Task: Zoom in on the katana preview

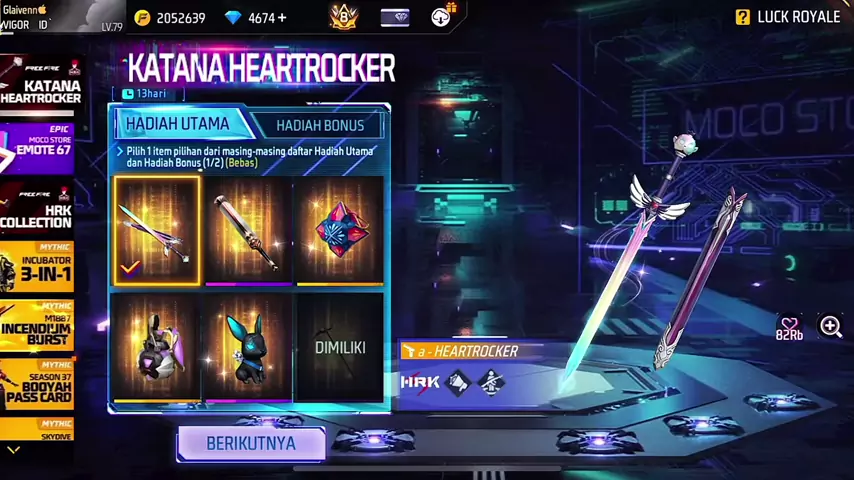Action: tap(830, 326)
